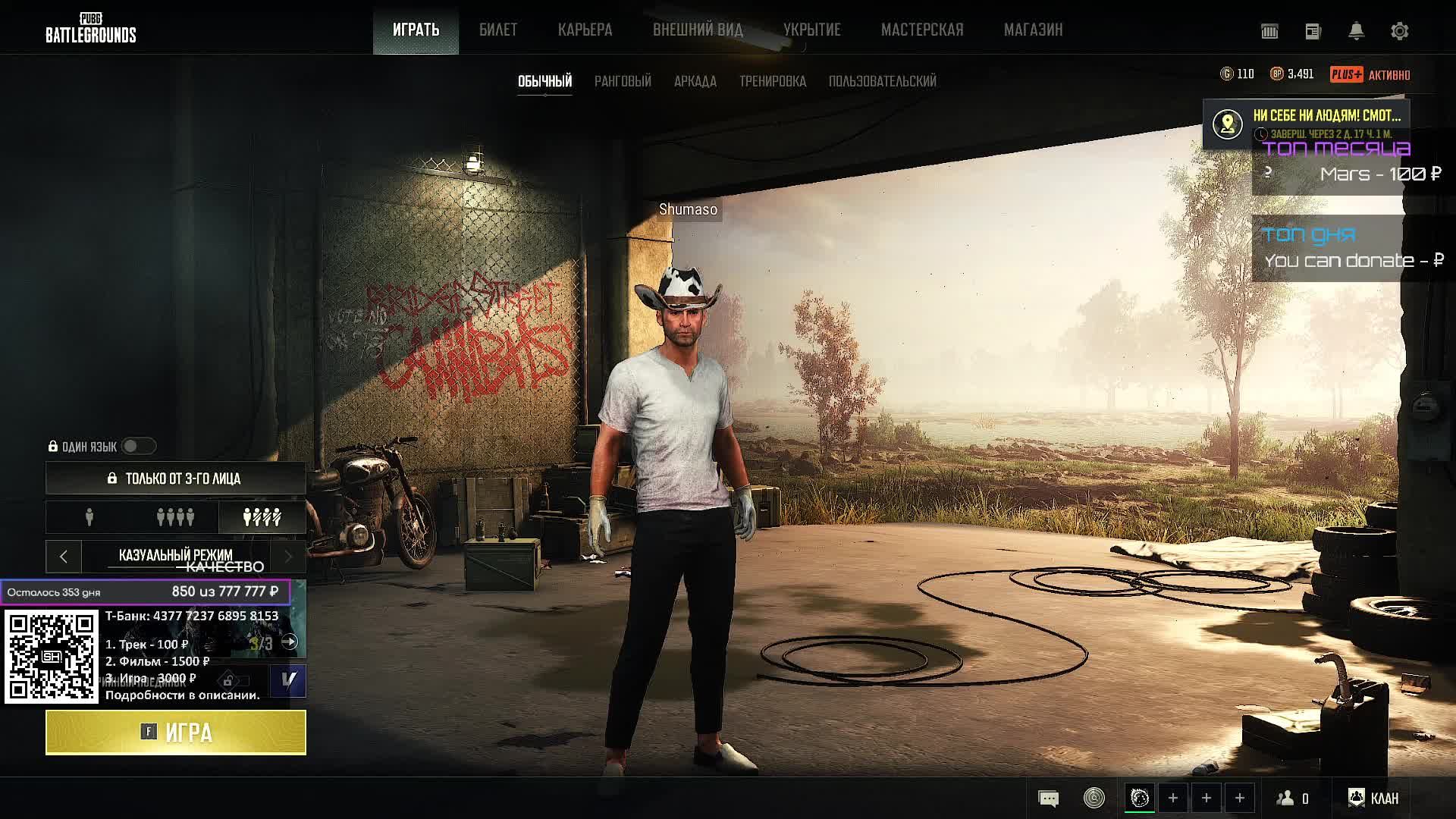Open the Клан panel
Viewport: 1456px width, 819px height.
pos(1373,798)
